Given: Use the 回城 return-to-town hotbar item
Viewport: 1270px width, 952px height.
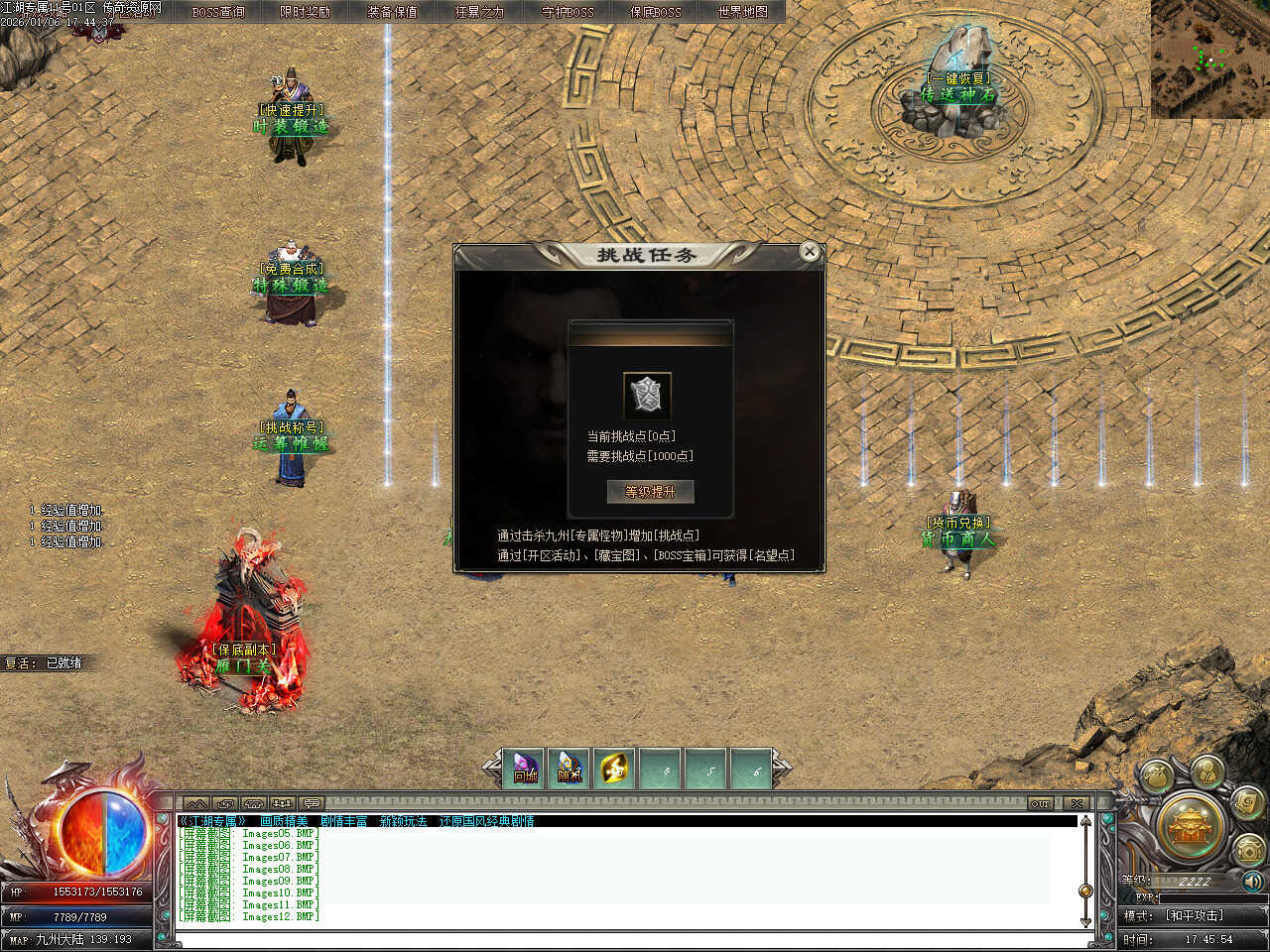Looking at the screenshot, I should pyautogui.click(x=524, y=769).
